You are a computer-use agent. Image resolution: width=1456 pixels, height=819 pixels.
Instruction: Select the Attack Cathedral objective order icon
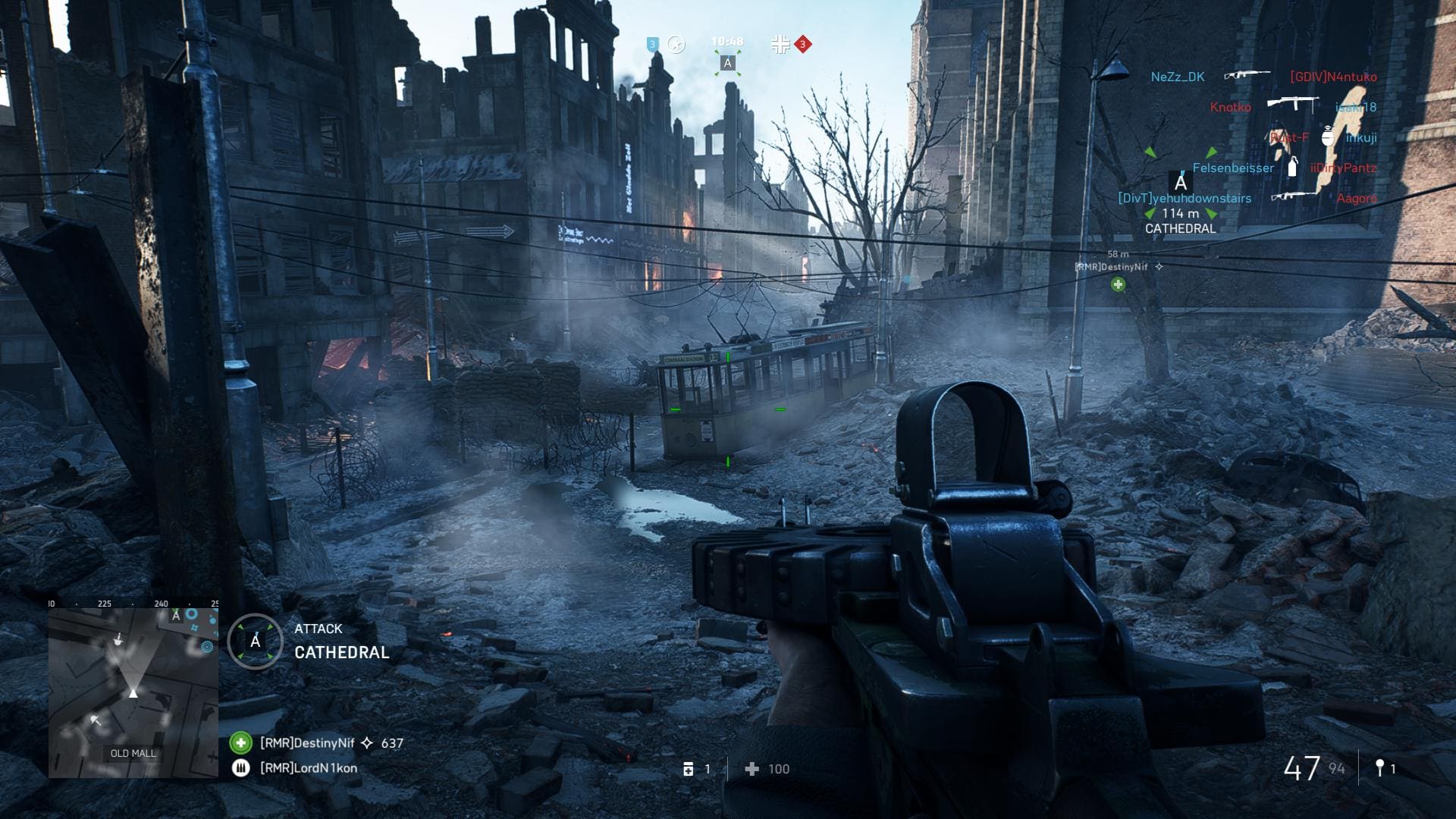point(256,642)
